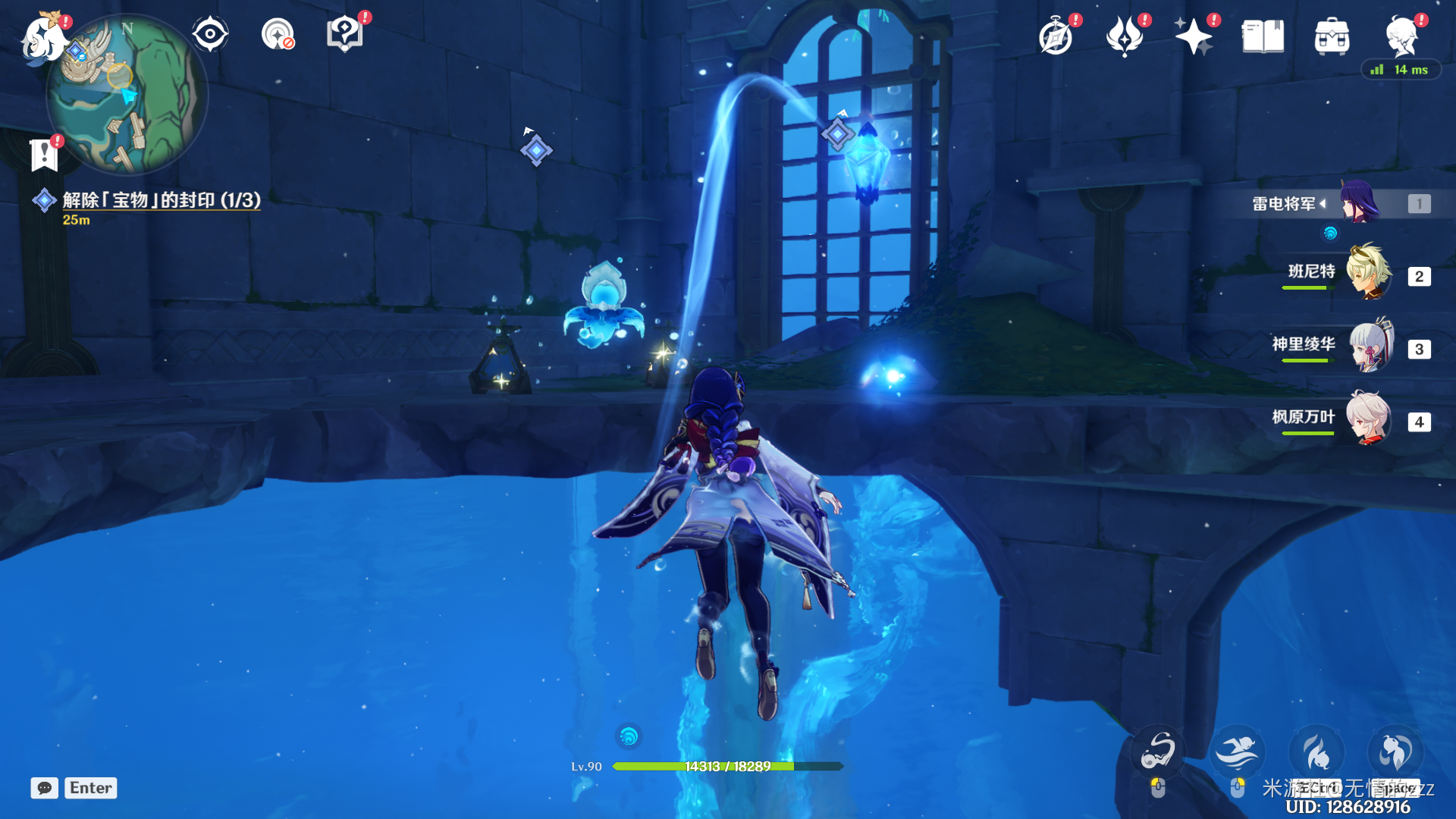Use the seahorse-shaped dive ability icon
Viewport: 1456px width, 819px height.
(x=1157, y=751)
